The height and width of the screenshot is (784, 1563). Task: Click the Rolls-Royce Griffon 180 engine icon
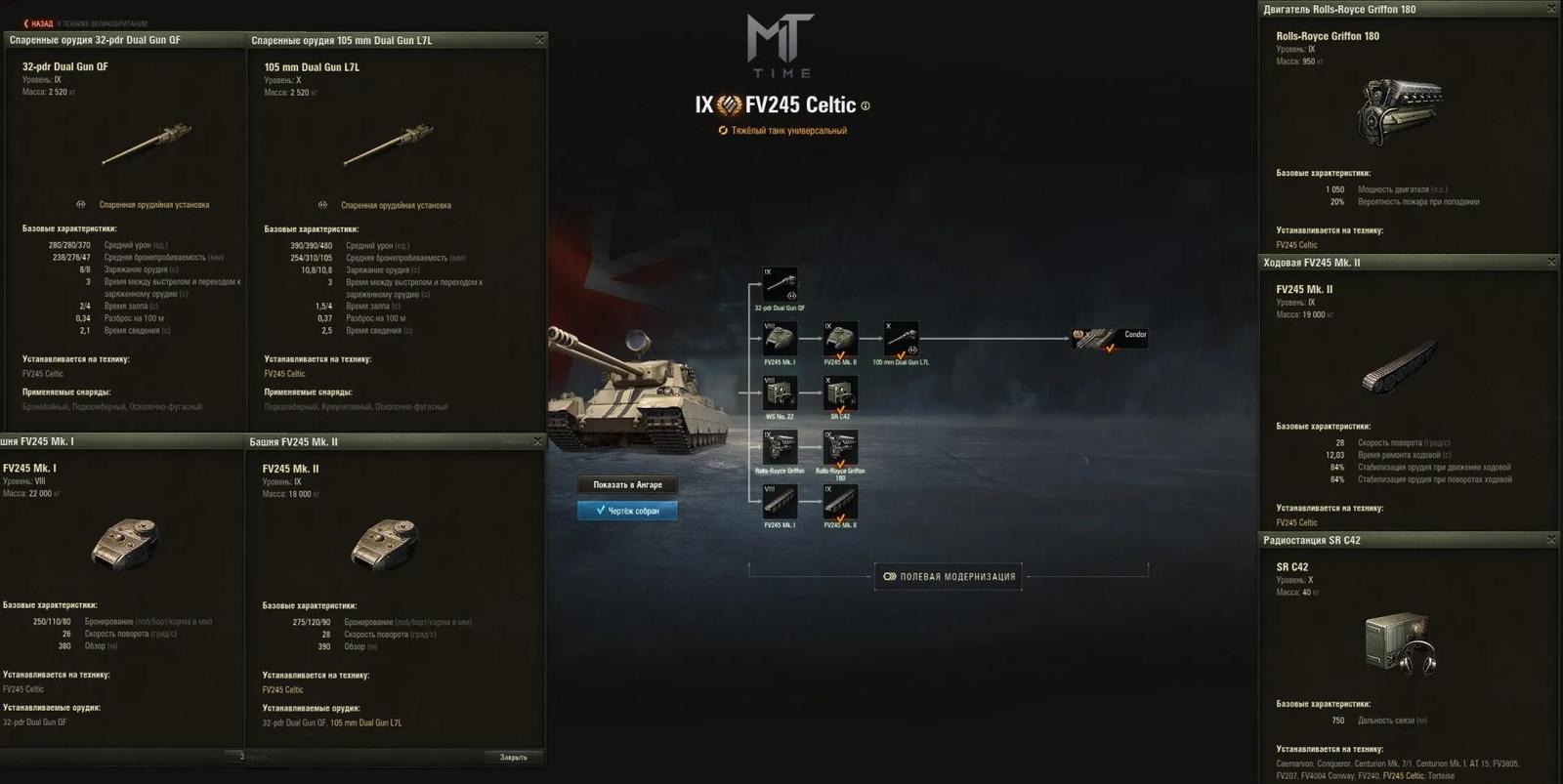(841, 447)
